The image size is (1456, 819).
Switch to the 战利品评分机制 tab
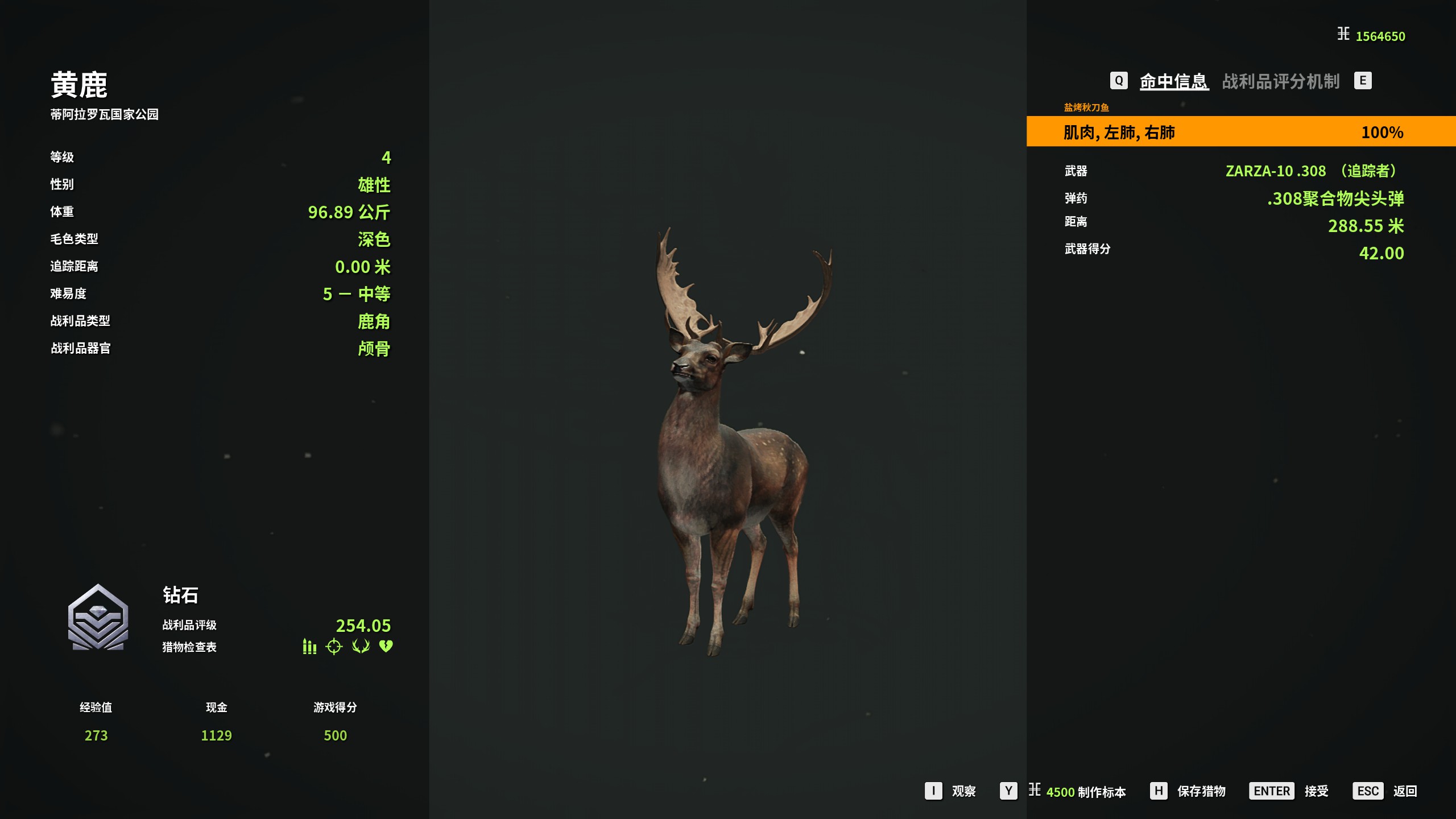point(1280,81)
